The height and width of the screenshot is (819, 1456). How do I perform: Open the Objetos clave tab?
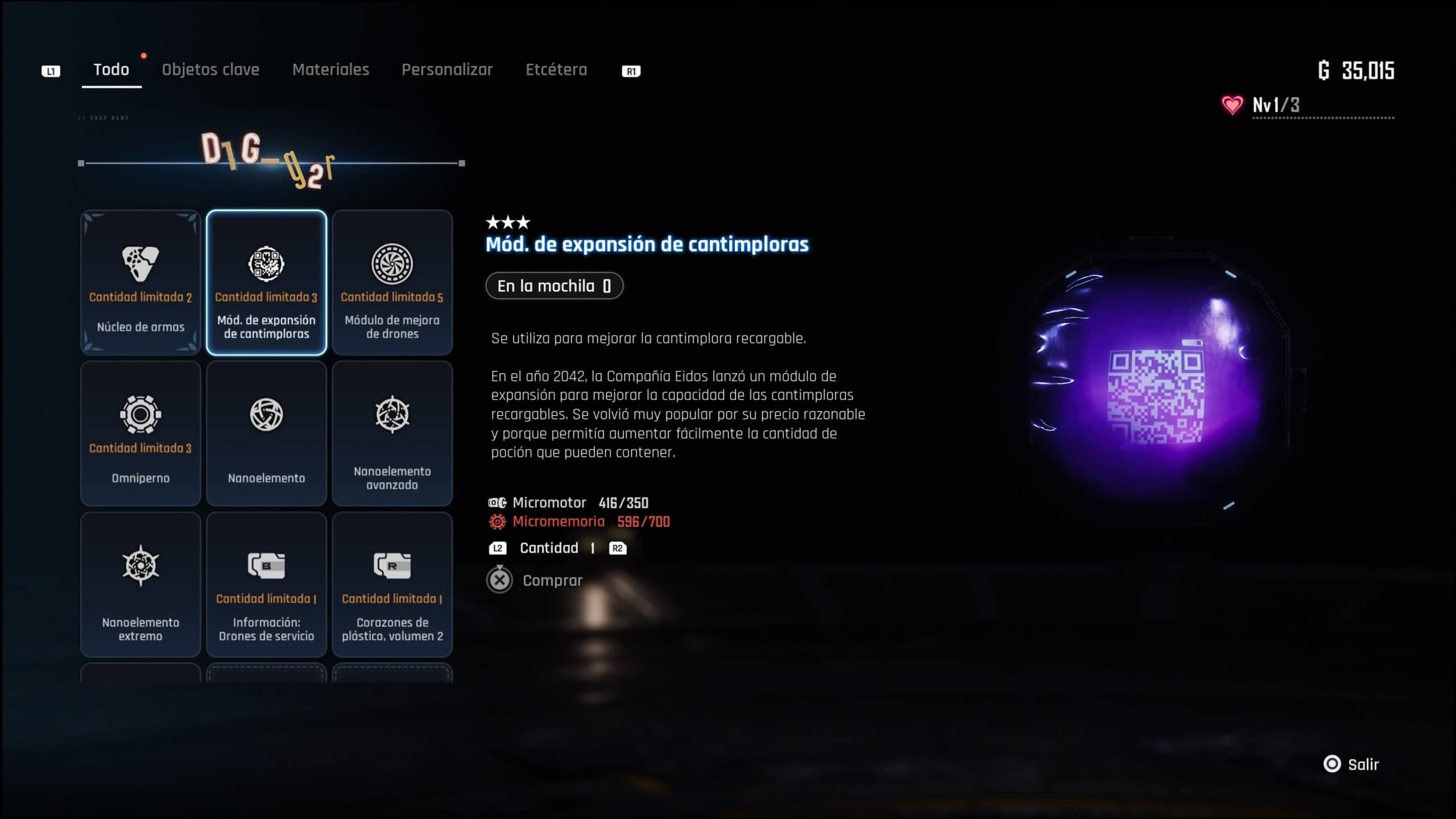pos(210,70)
